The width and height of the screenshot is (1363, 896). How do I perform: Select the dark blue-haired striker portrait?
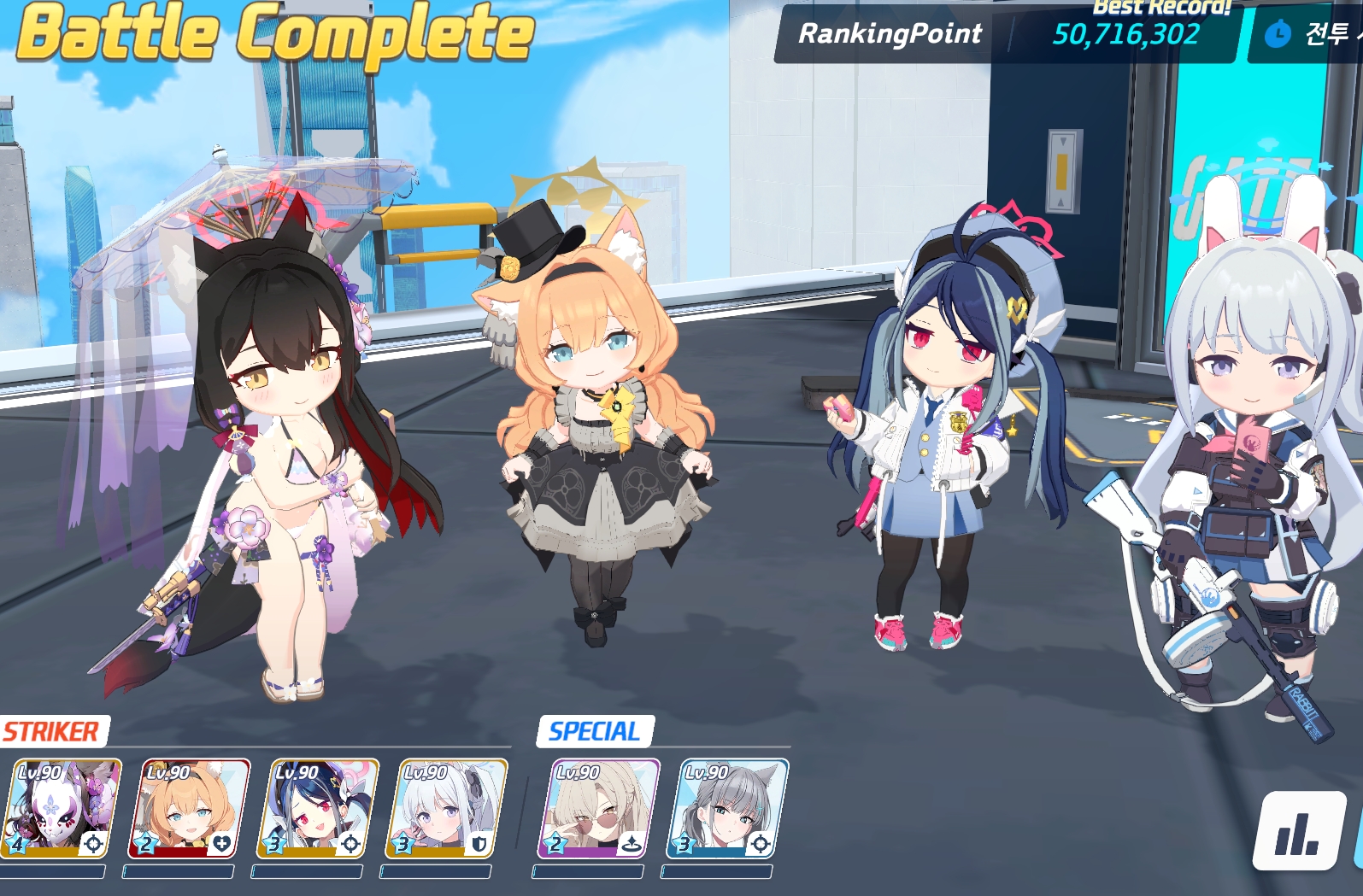pyautogui.click(x=318, y=809)
